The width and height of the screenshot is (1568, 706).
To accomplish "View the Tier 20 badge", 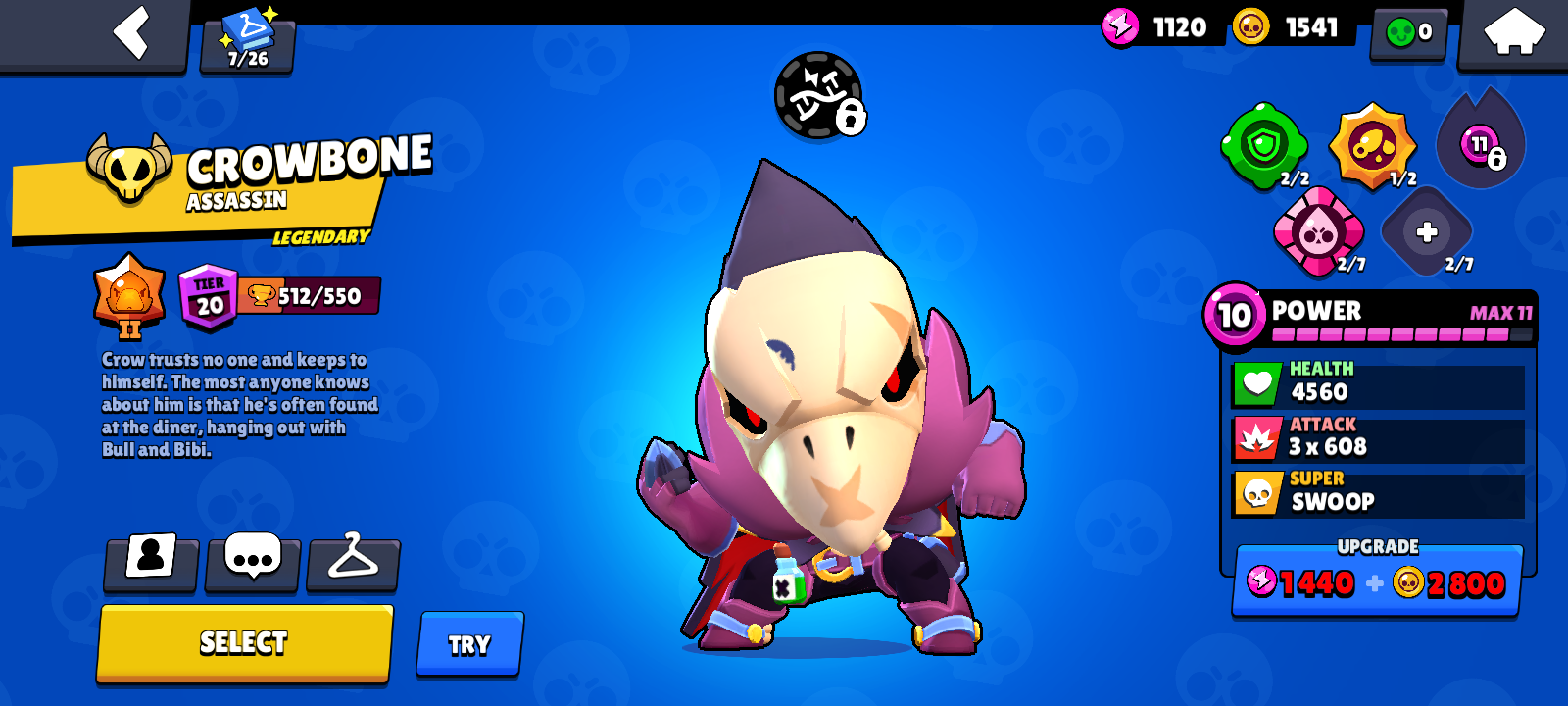I will [206, 292].
